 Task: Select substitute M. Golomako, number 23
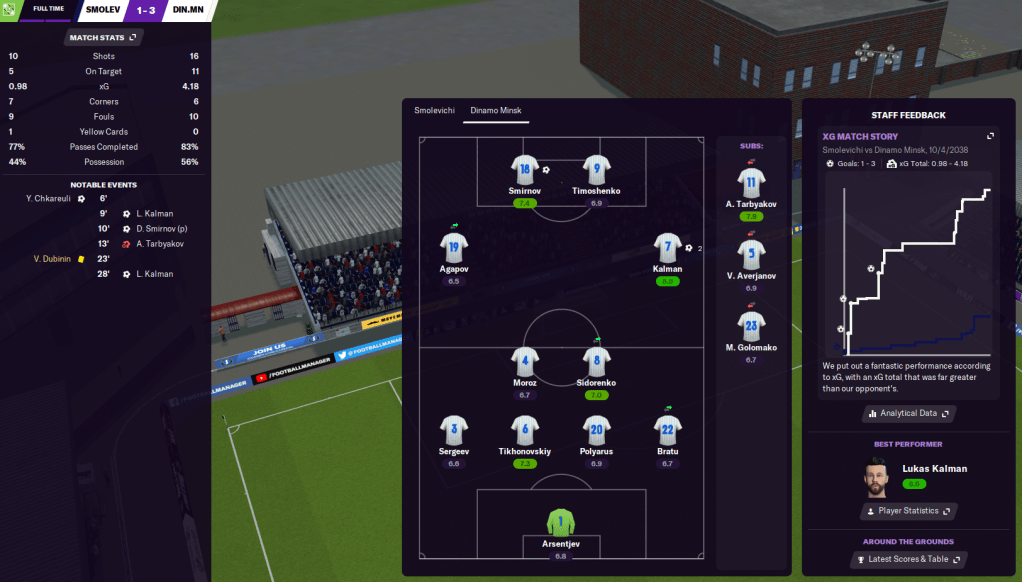click(x=751, y=326)
